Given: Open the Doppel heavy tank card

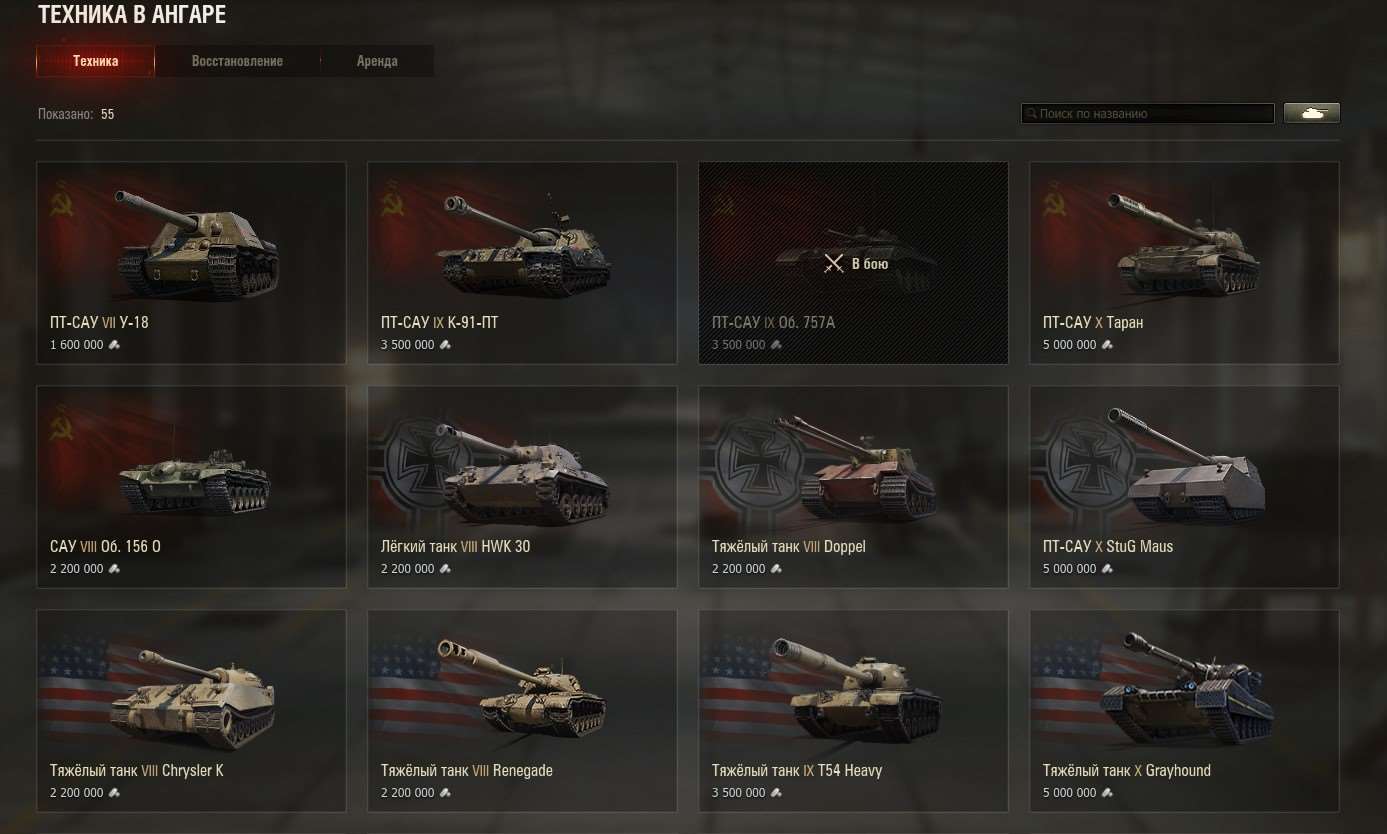Looking at the screenshot, I should click(853, 486).
